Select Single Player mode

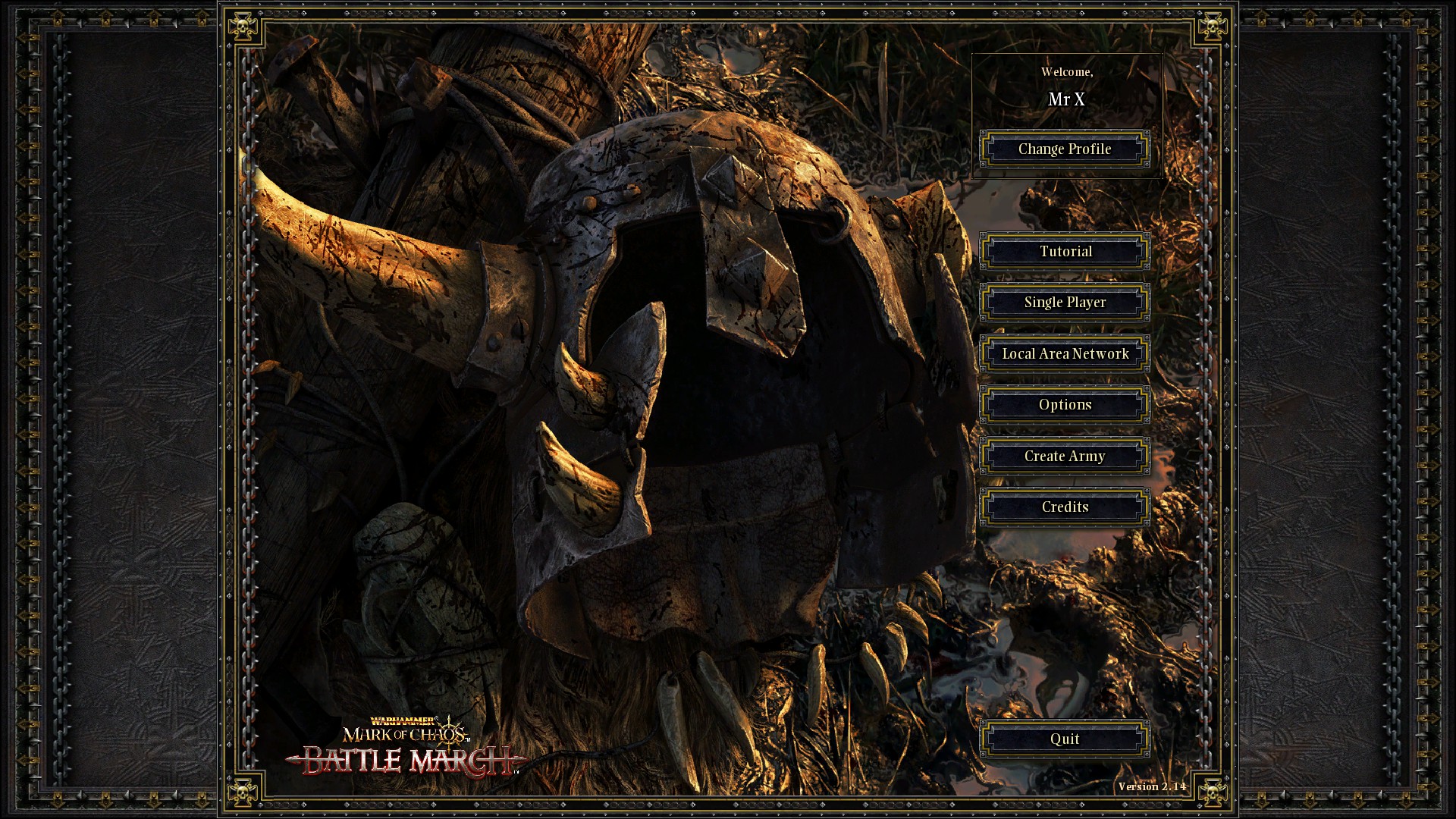[x=1065, y=303]
